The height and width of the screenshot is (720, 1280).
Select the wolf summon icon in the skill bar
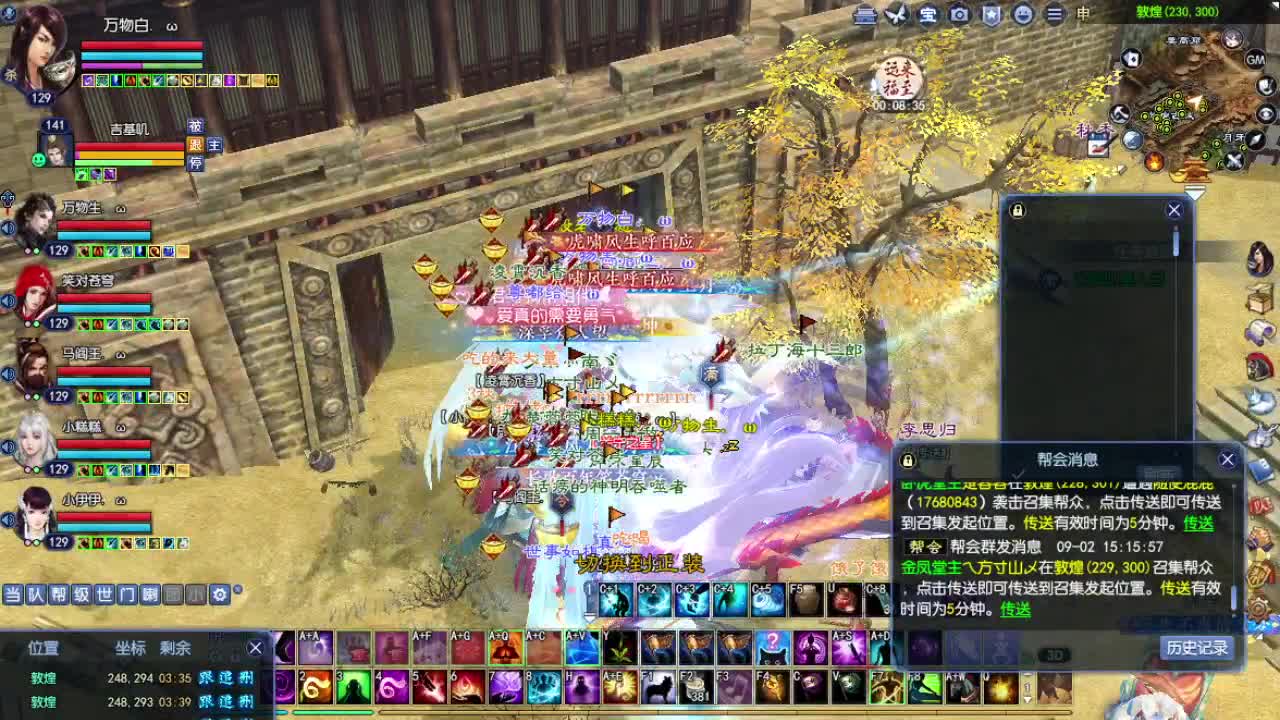(659, 686)
